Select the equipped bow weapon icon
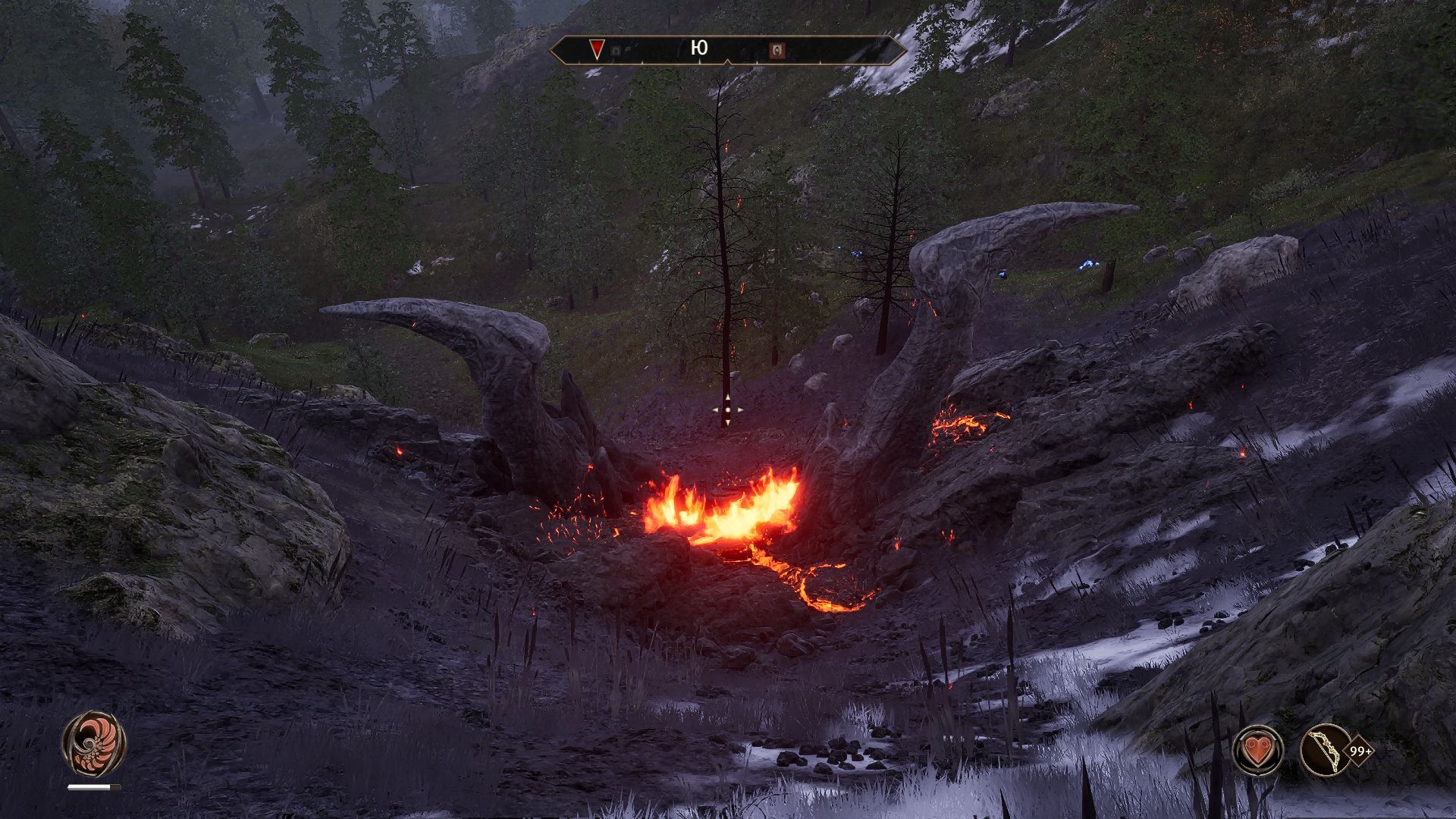This screenshot has width=1456, height=819. (x=1325, y=751)
